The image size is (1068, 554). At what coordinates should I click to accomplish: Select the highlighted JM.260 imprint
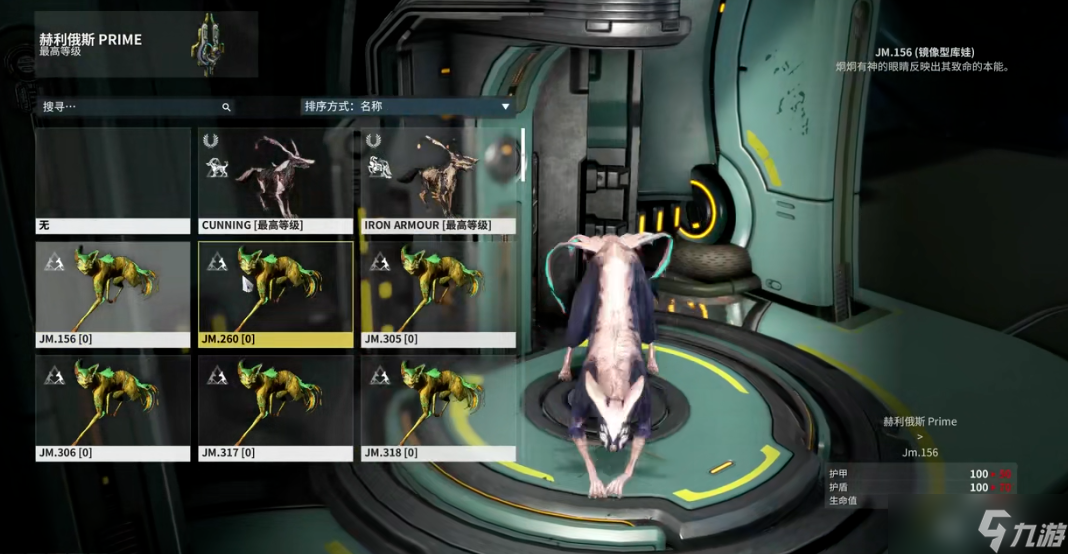[275, 294]
